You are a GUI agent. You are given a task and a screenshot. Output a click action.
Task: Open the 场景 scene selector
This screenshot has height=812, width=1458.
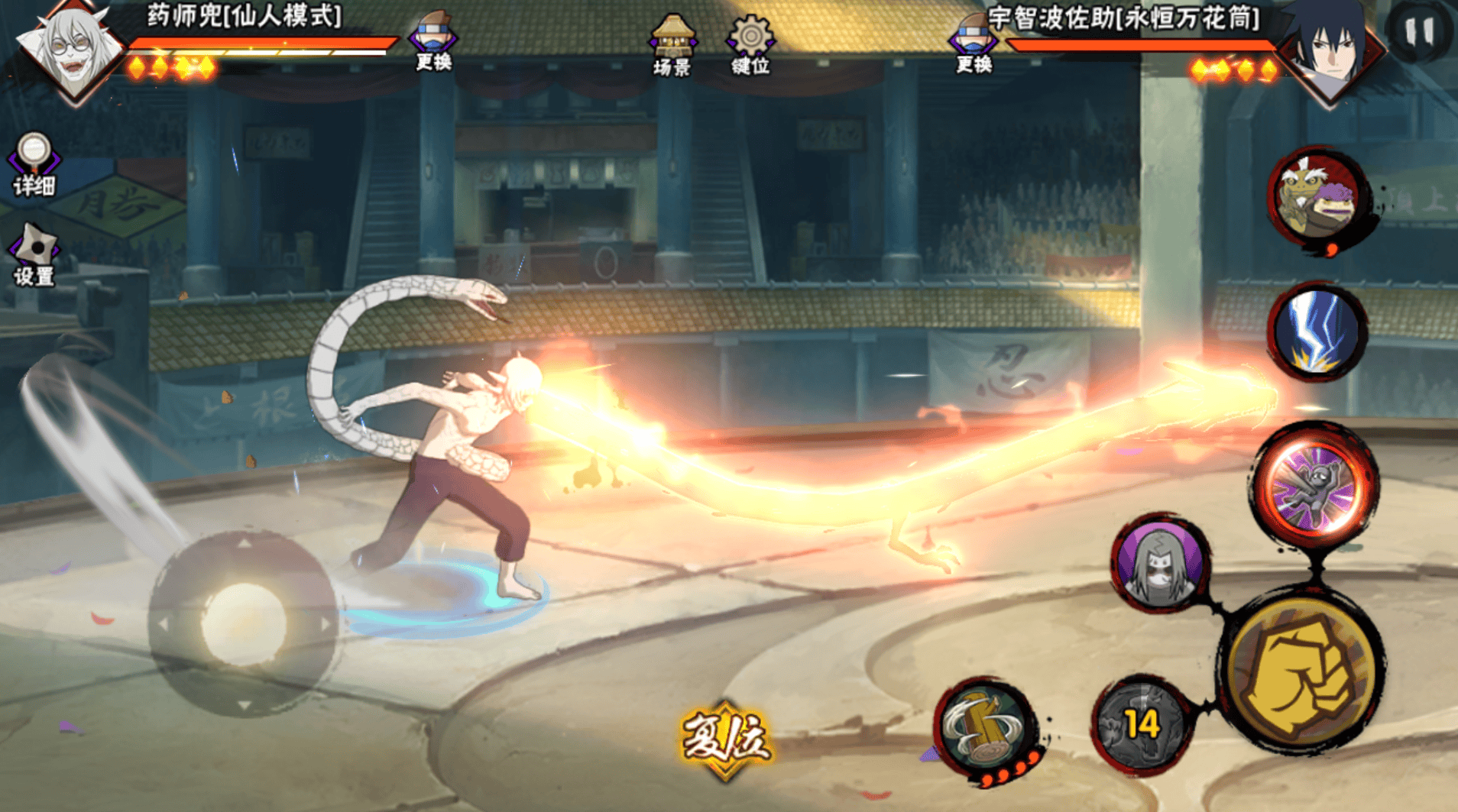(672, 46)
